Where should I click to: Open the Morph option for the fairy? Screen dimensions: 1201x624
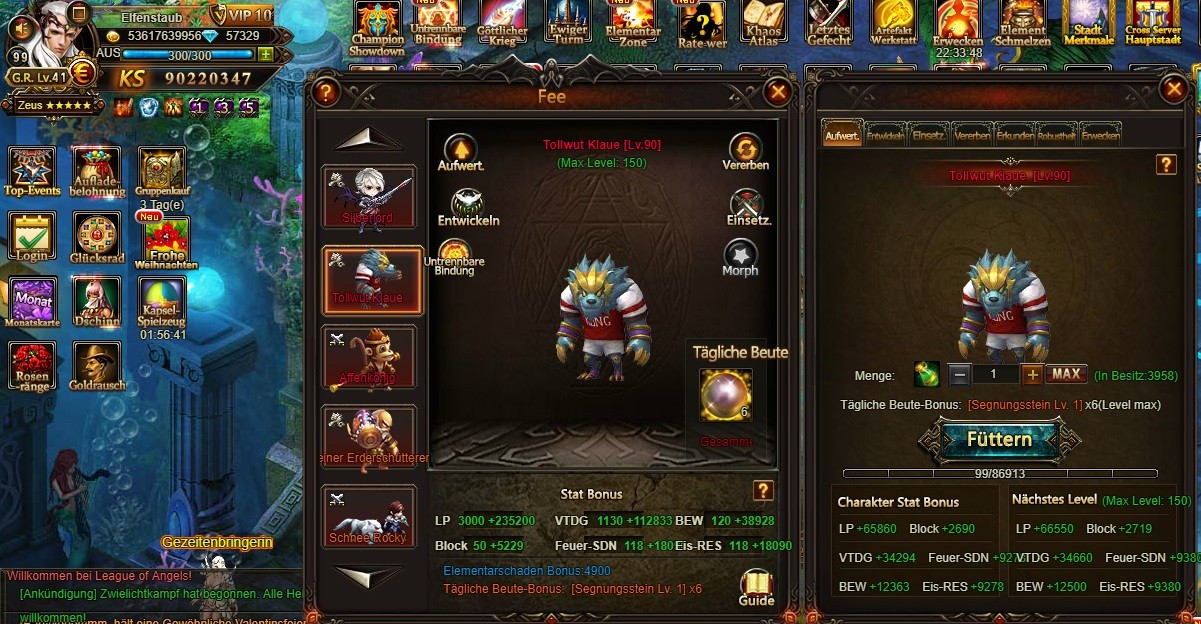[740, 255]
